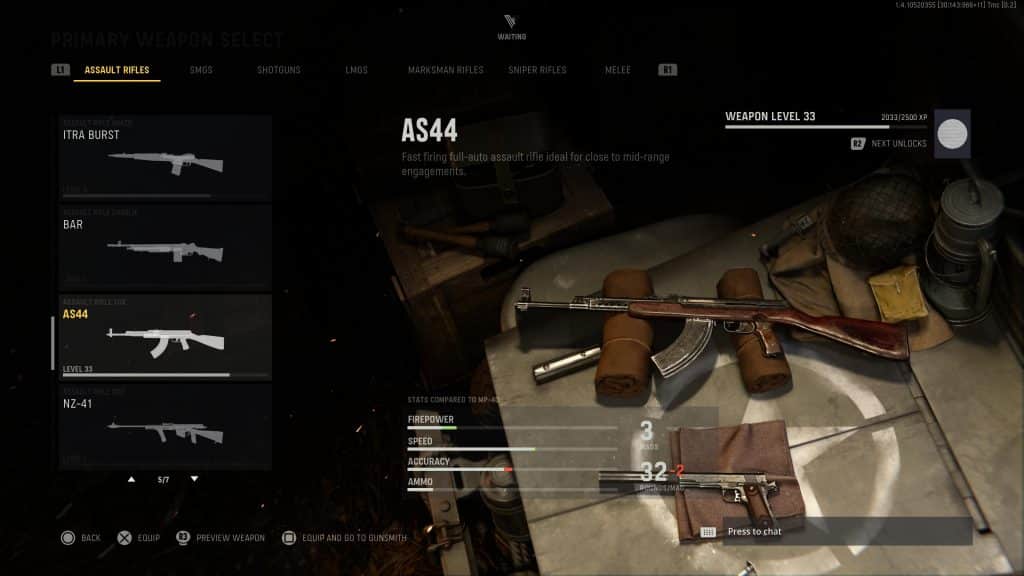Open the chat box
The image size is (1024, 576).
(834, 532)
